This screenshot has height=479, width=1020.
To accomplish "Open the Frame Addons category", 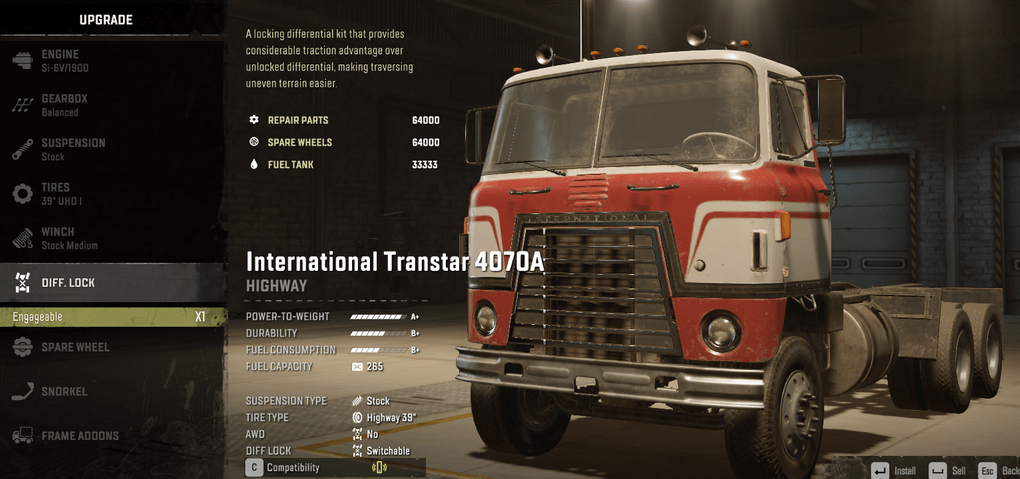I will click(80, 436).
